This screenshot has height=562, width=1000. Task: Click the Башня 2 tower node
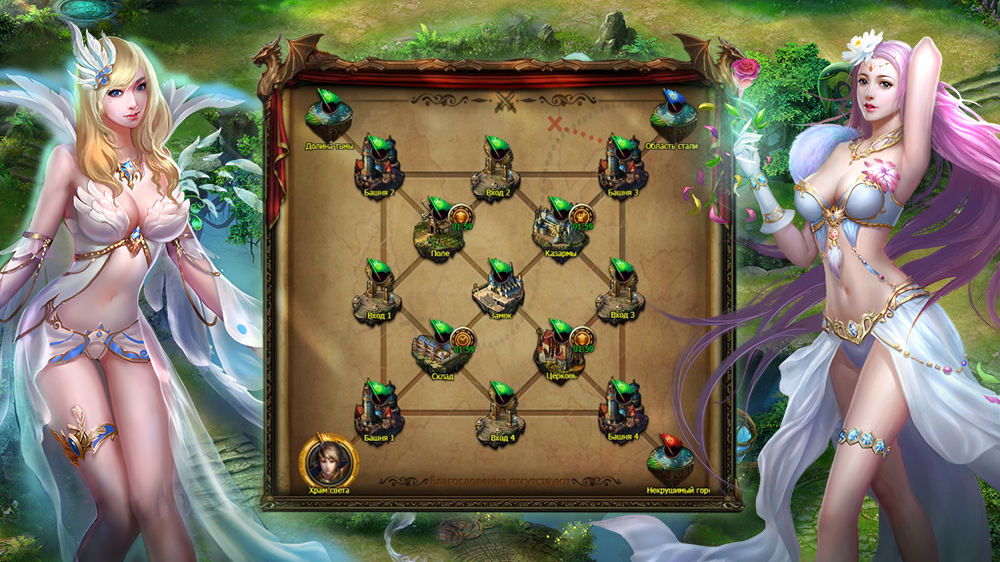point(376,165)
